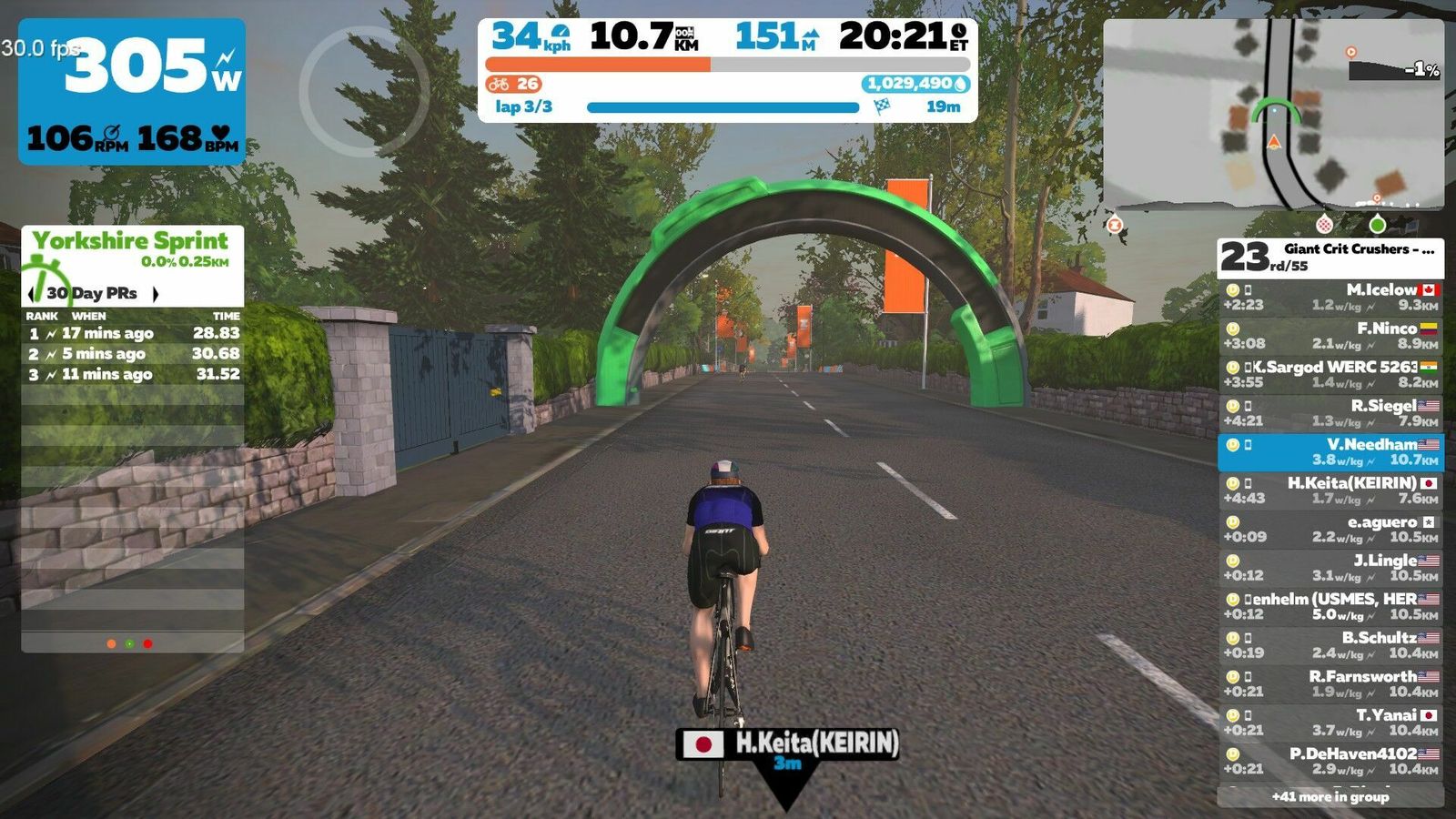This screenshot has height=819, width=1456.
Task: Select M.Icelow in the riders list
Action: [x=1330, y=298]
